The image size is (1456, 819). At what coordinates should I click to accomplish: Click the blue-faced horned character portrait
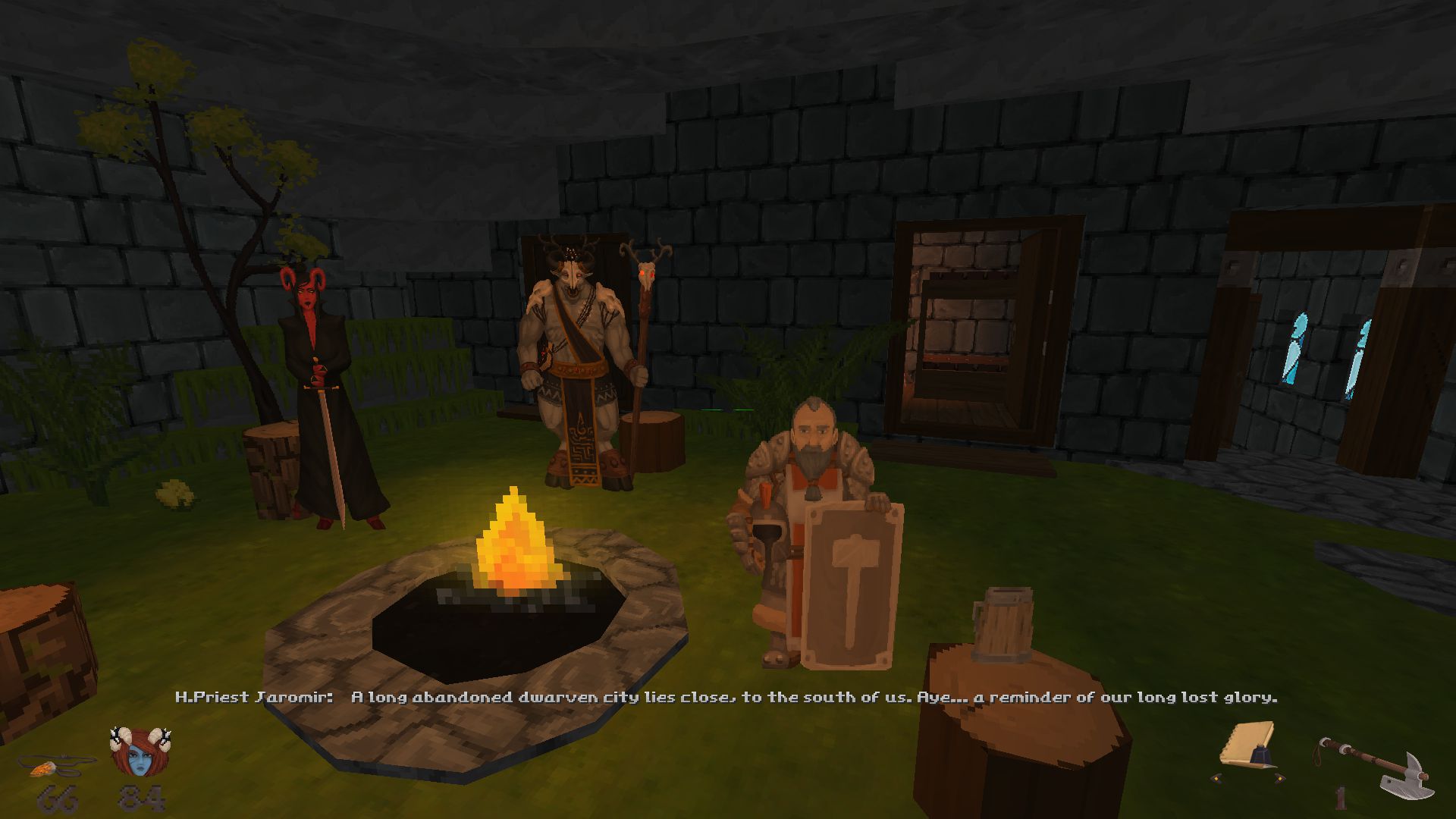[140, 753]
